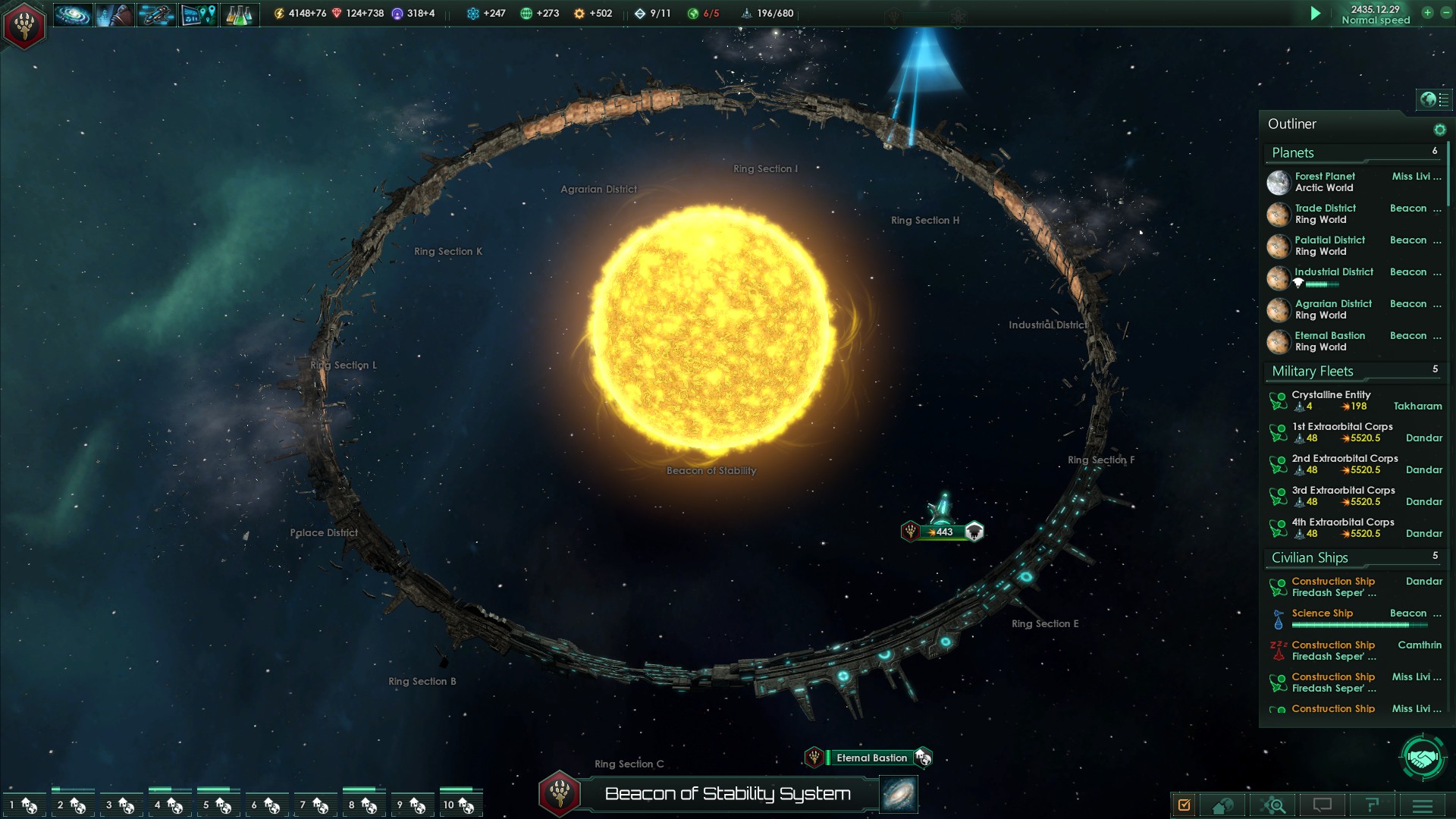Open the chat speech bubble button
Image resolution: width=1456 pixels, height=819 pixels.
coord(1323,805)
